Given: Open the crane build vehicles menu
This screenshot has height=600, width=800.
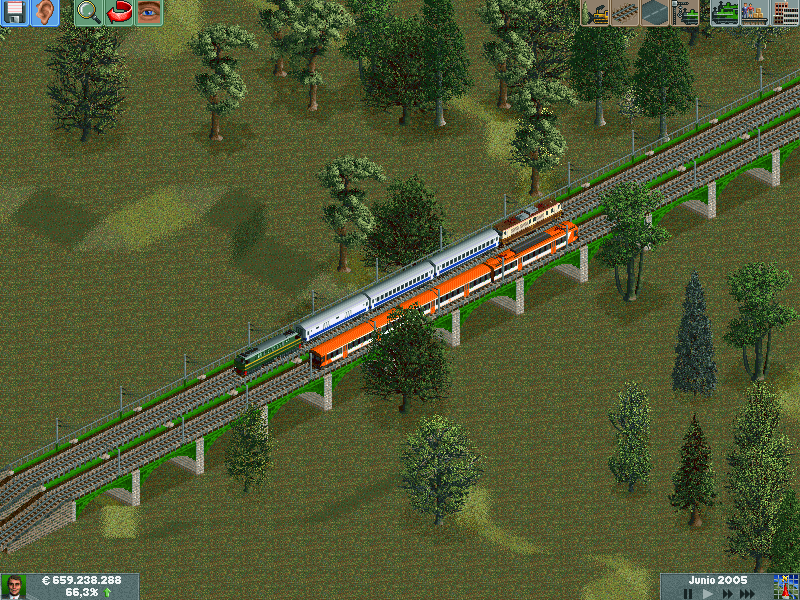Looking at the screenshot, I should (686, 13).
